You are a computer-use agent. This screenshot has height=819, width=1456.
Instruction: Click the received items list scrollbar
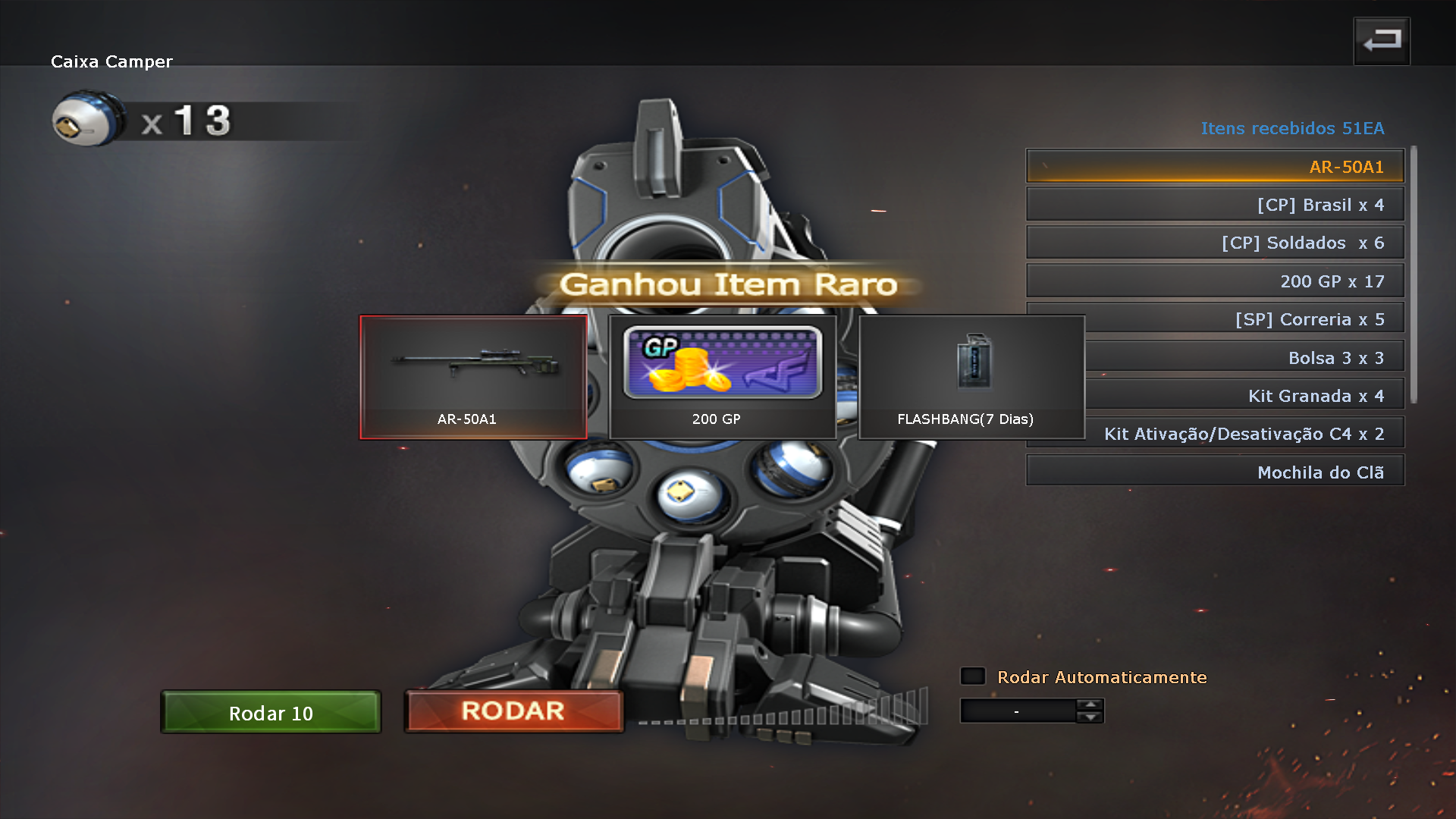pos(1414,275)
